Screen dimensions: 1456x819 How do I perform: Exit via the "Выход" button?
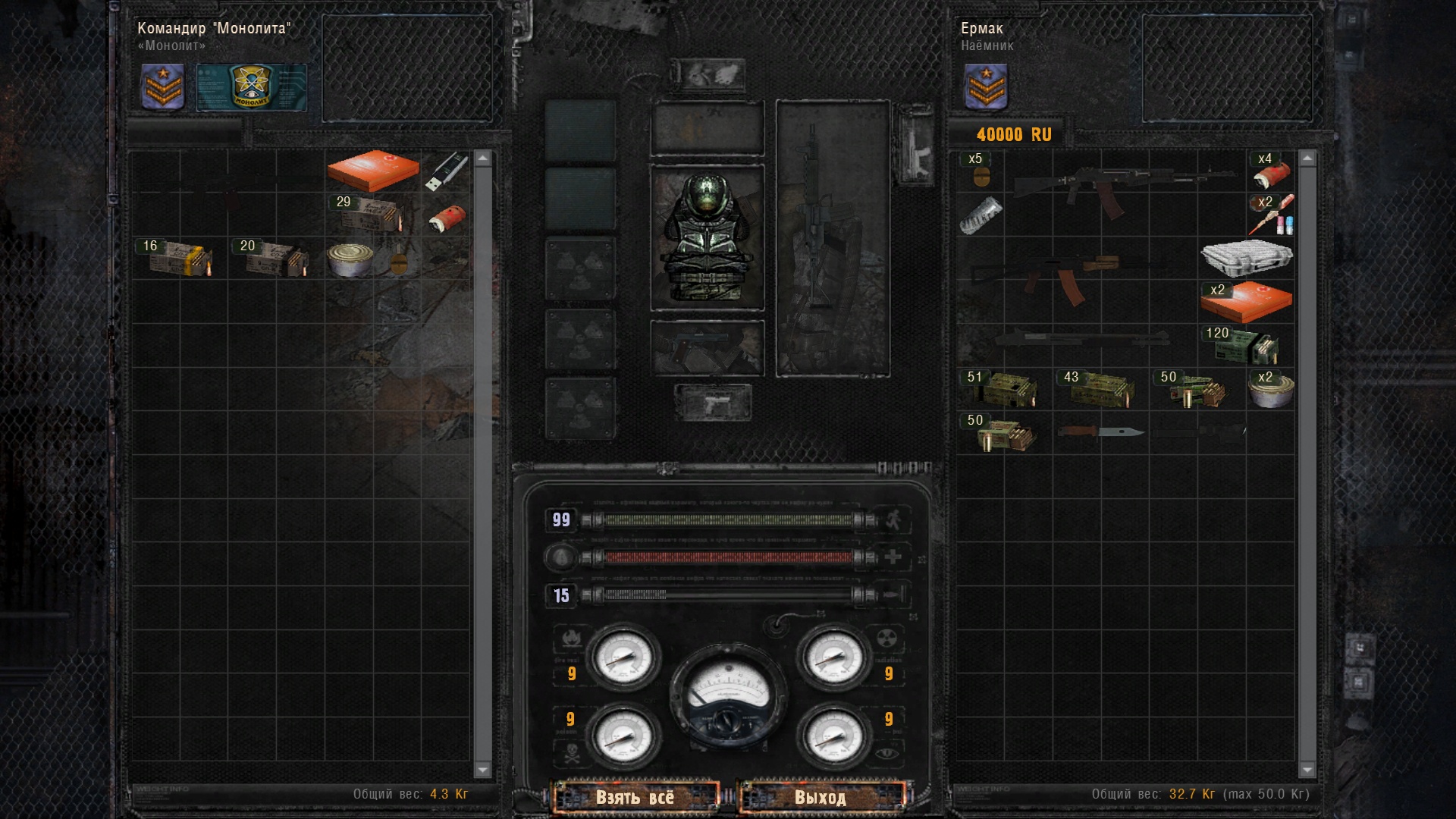(821, 797)
